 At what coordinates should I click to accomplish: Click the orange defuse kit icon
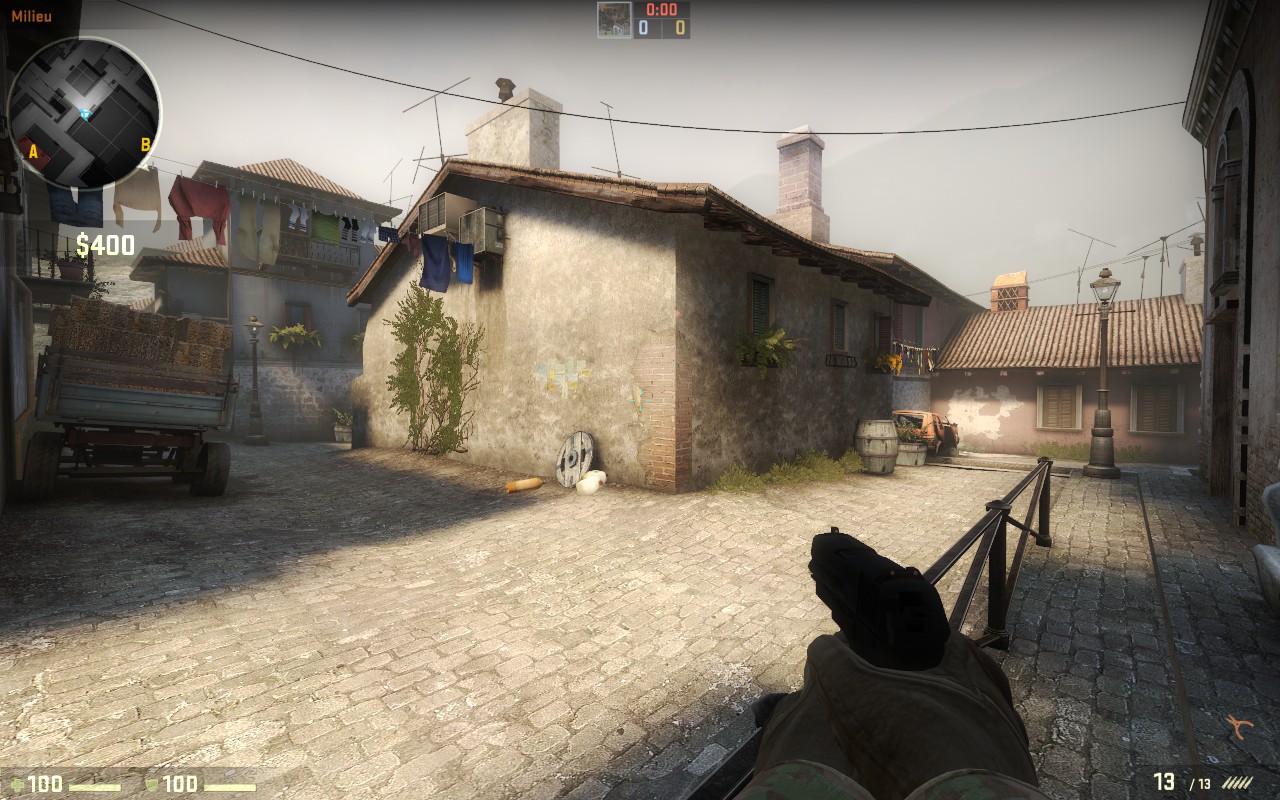pos(1240,727)
